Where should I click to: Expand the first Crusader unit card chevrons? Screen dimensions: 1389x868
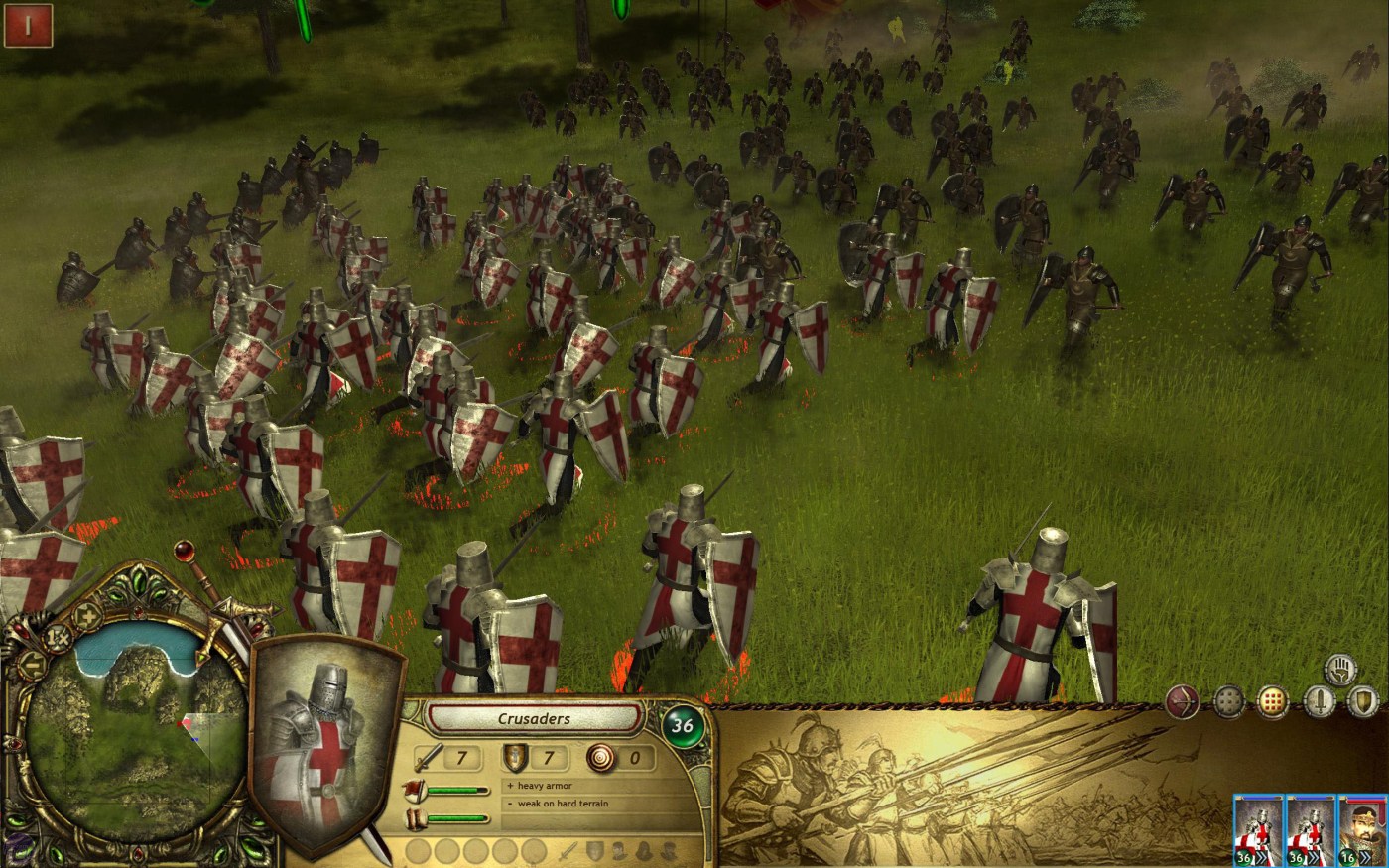click(x=1263, y=856)
